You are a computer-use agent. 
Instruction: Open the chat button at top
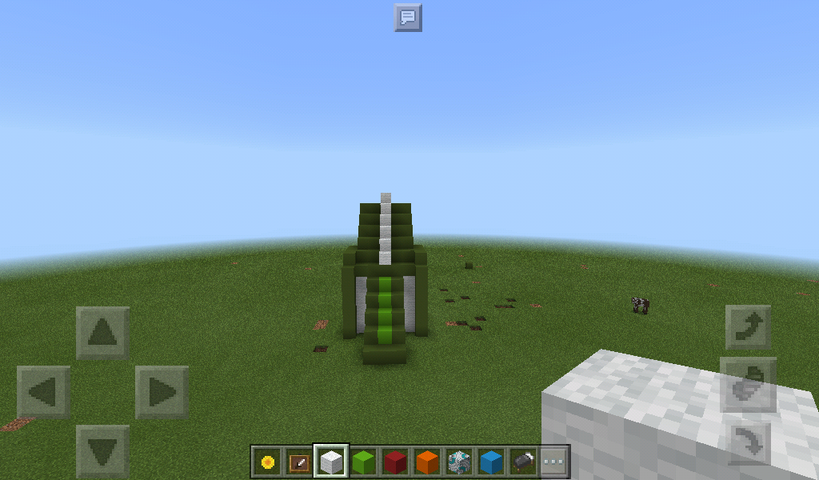(407, 17)
